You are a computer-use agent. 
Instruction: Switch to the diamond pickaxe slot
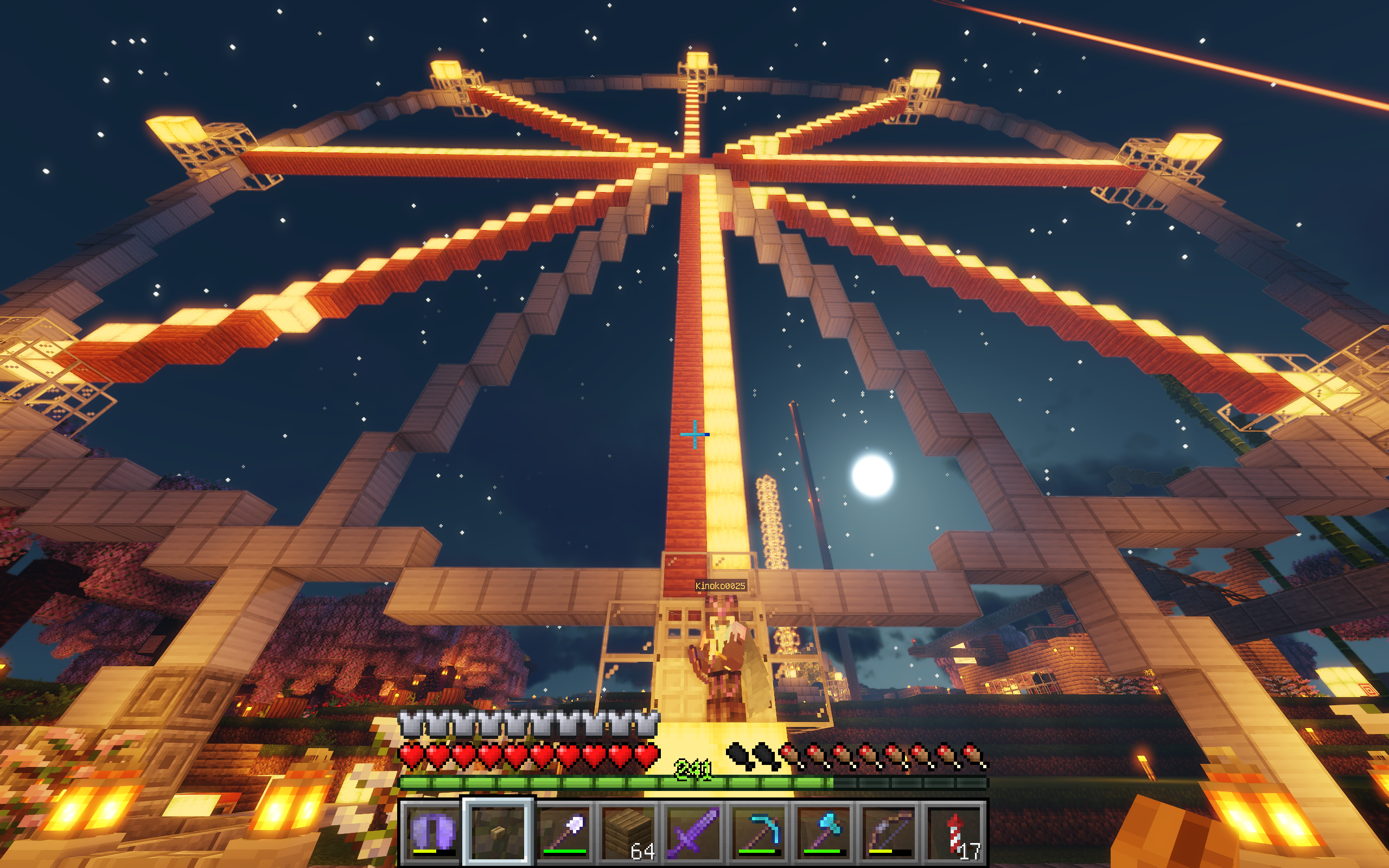point(759,831)
